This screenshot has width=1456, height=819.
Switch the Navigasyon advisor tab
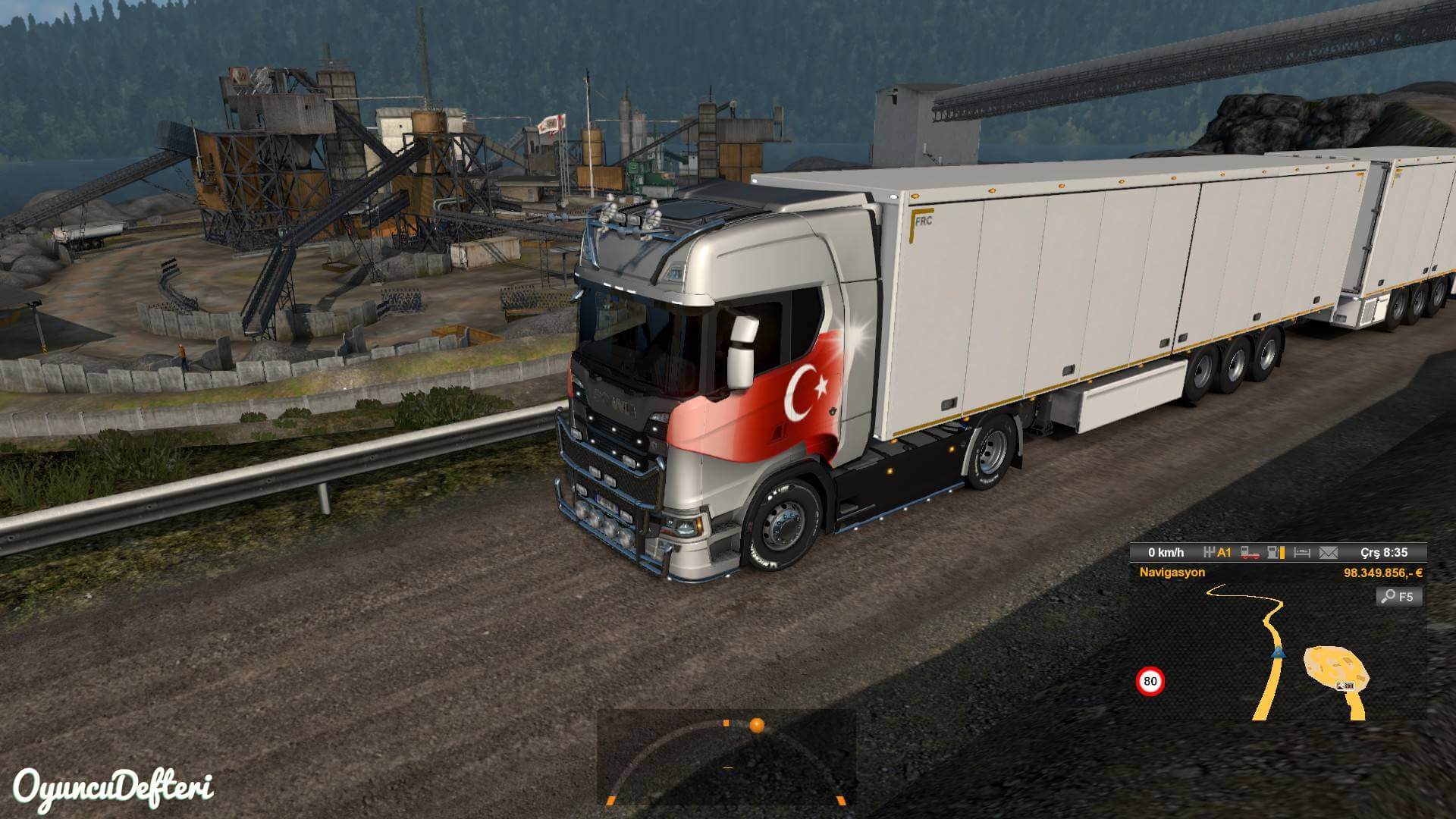(1172, 573)
